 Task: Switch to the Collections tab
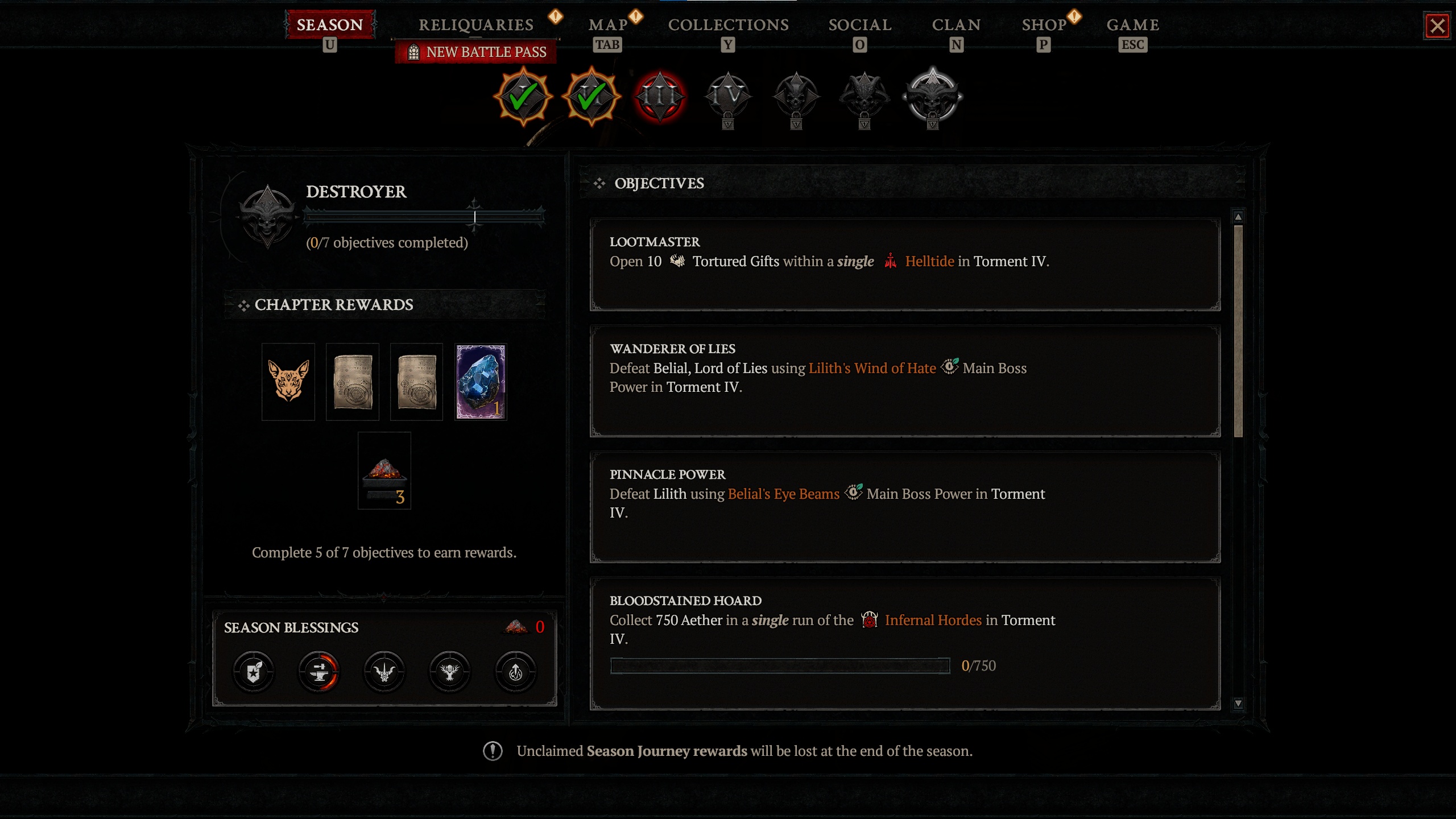click(728, 25)
